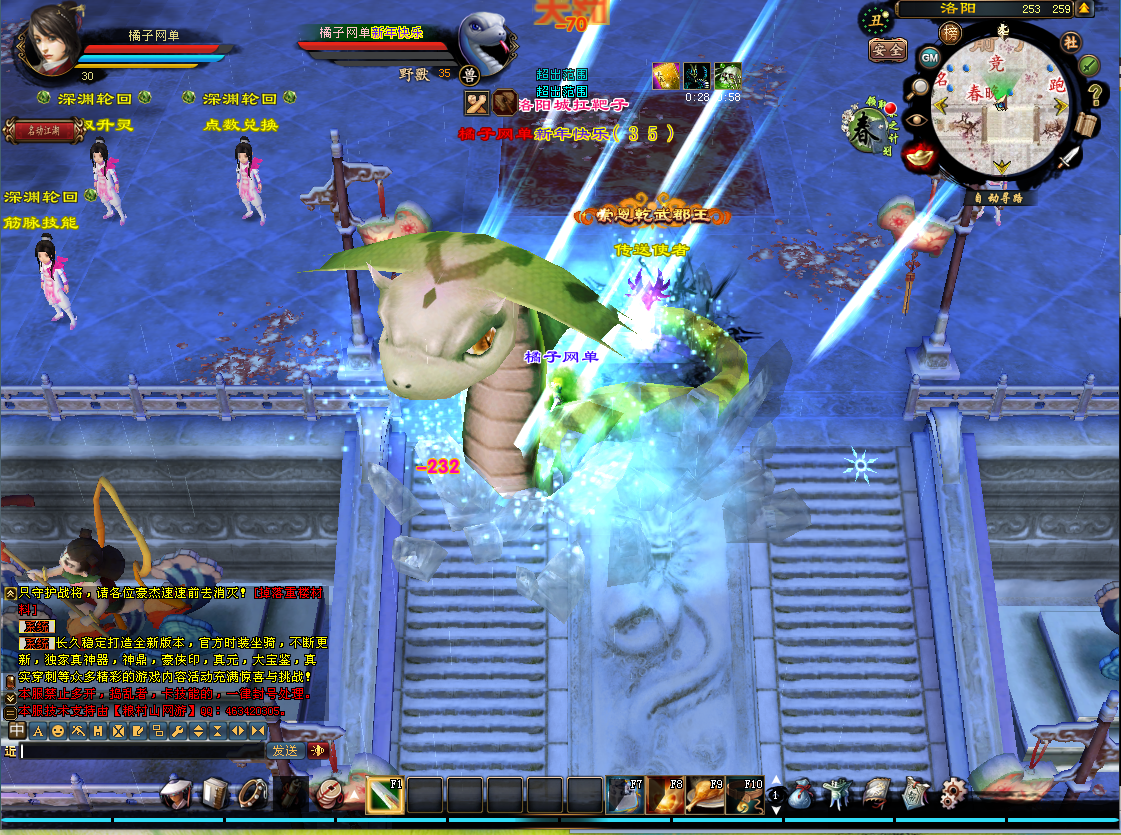1121x835 pixels.
Task: Collapse minimap with the gold arrow button
Action: coord(1084,9)
